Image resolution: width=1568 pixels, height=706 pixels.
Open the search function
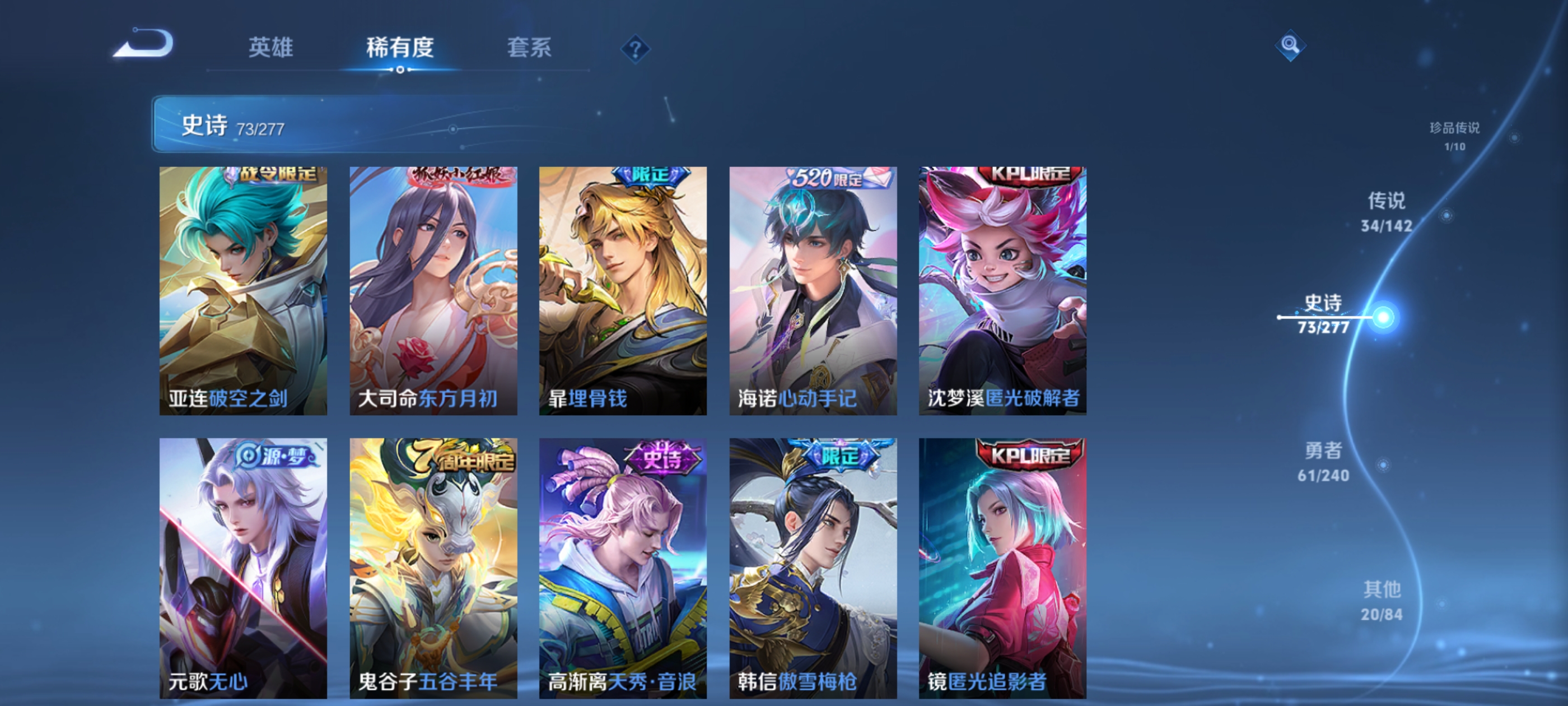click(x=1290, y=45)
